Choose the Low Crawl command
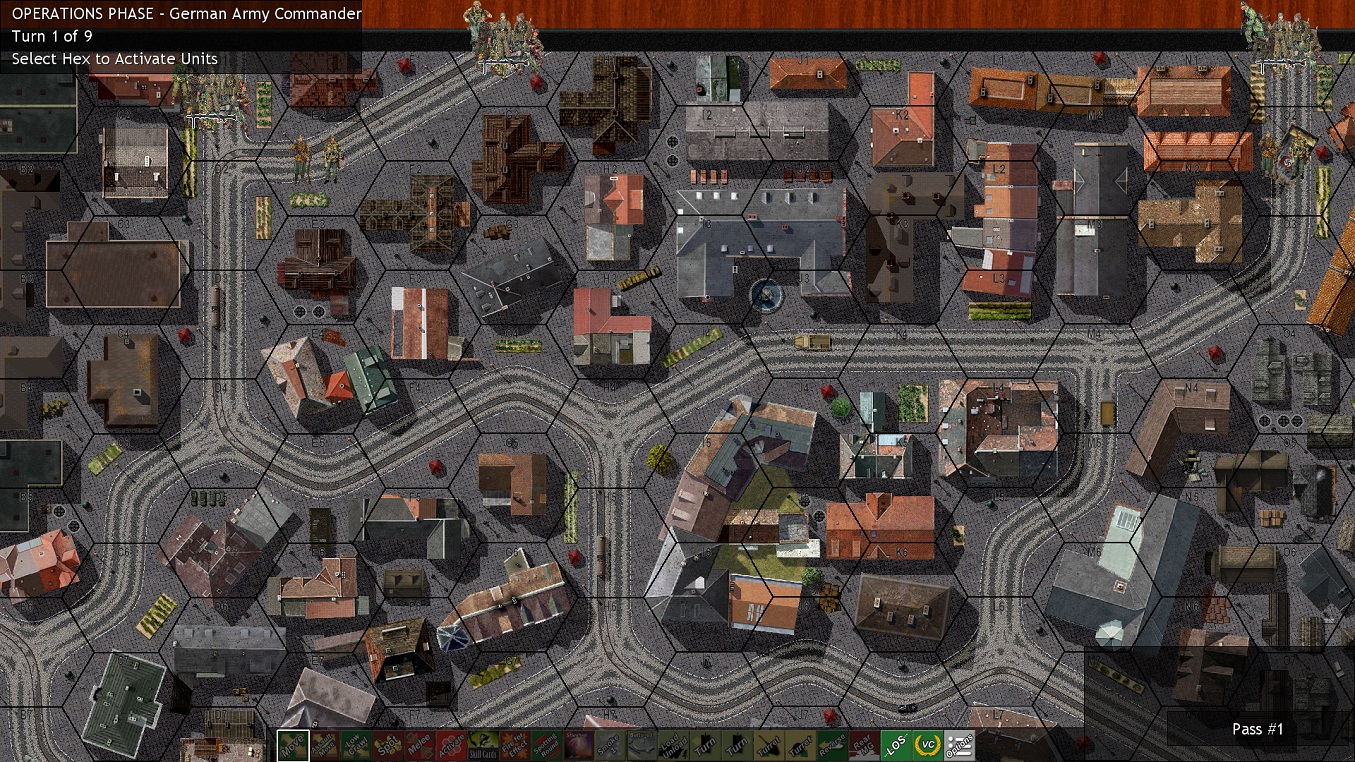Viewport: 1355px width, 762px height. point(355,745)
